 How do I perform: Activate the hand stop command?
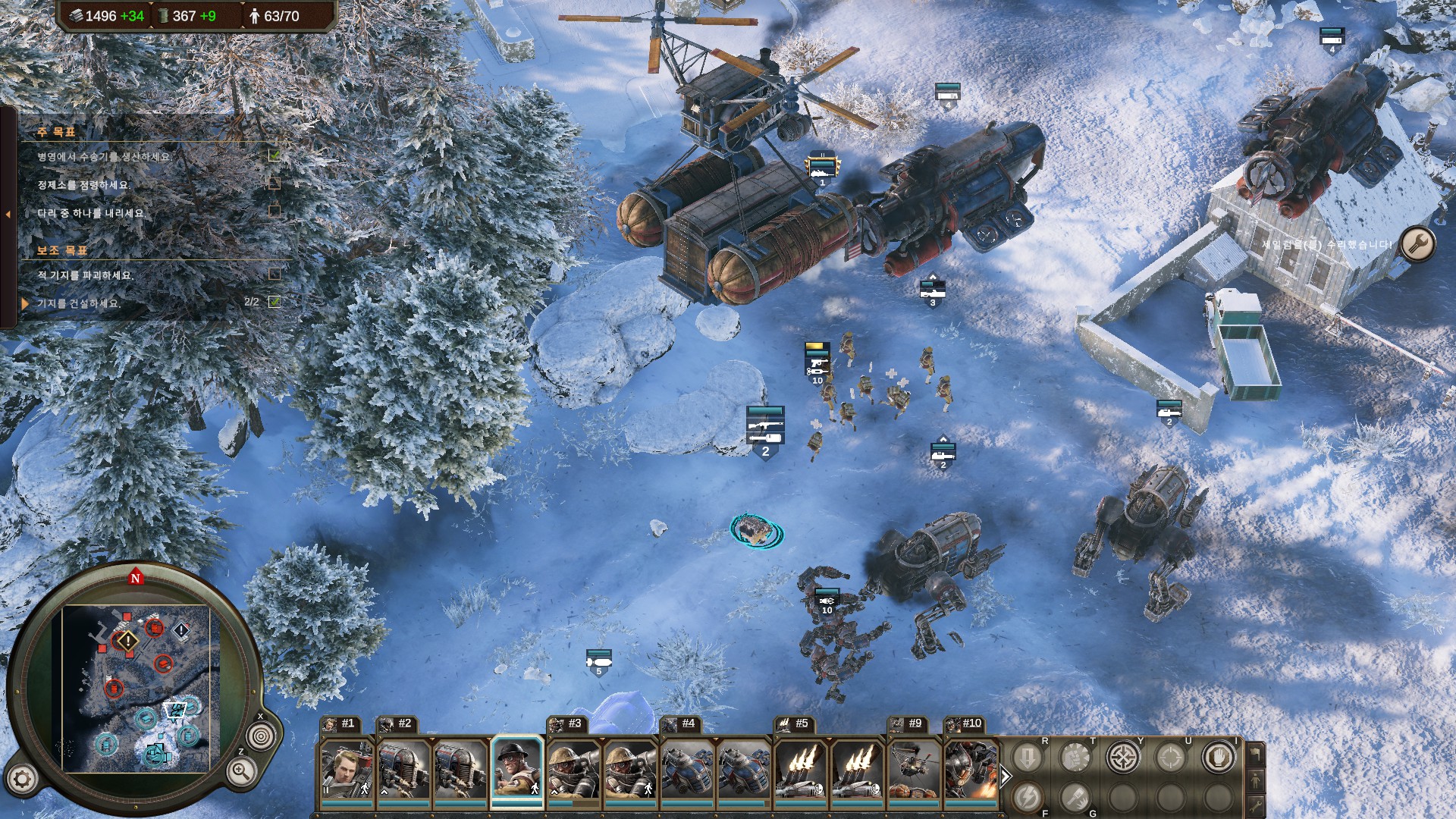tap(1218, 757)
